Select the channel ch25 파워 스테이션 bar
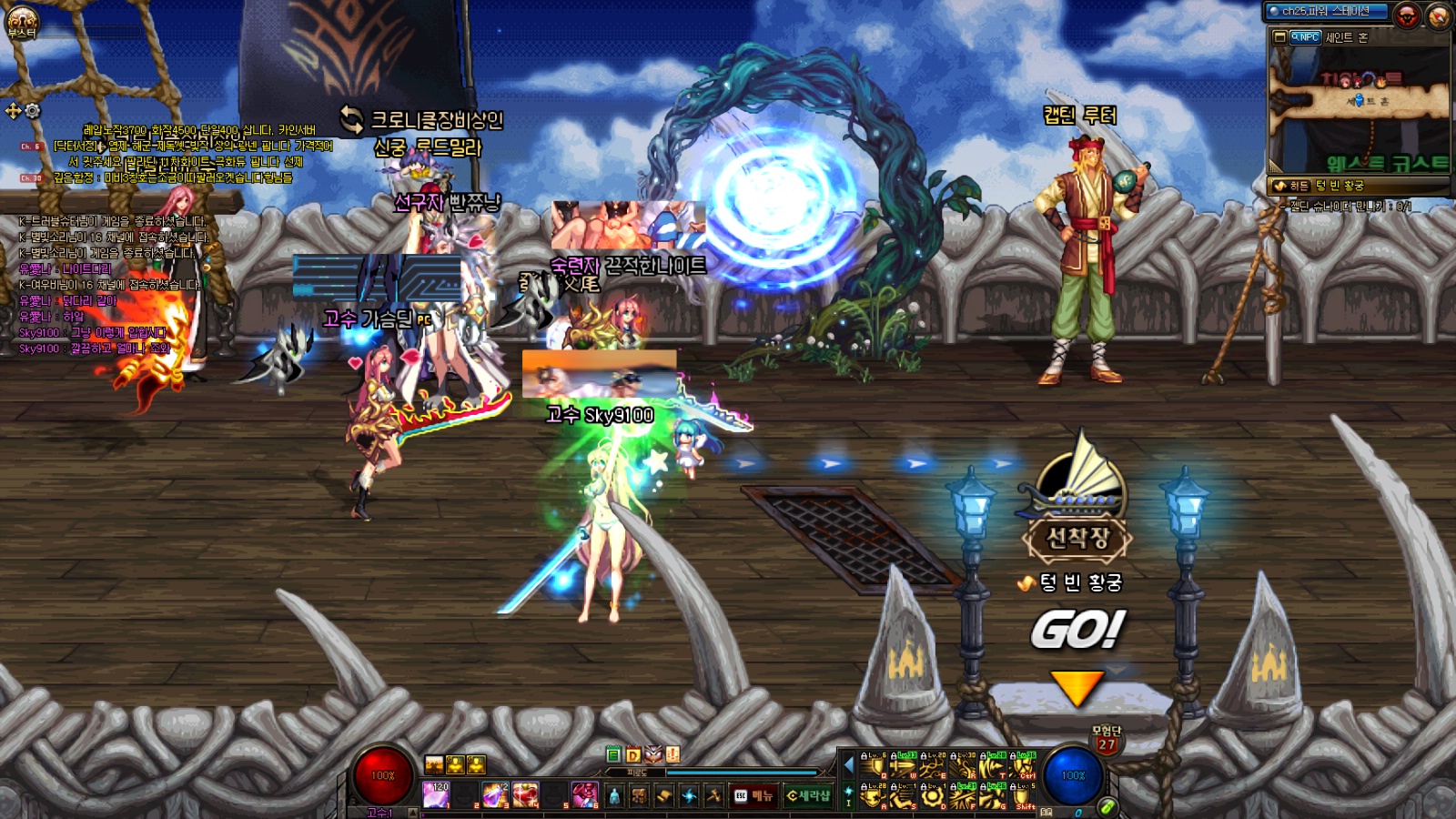 (x=1327, y=11)
